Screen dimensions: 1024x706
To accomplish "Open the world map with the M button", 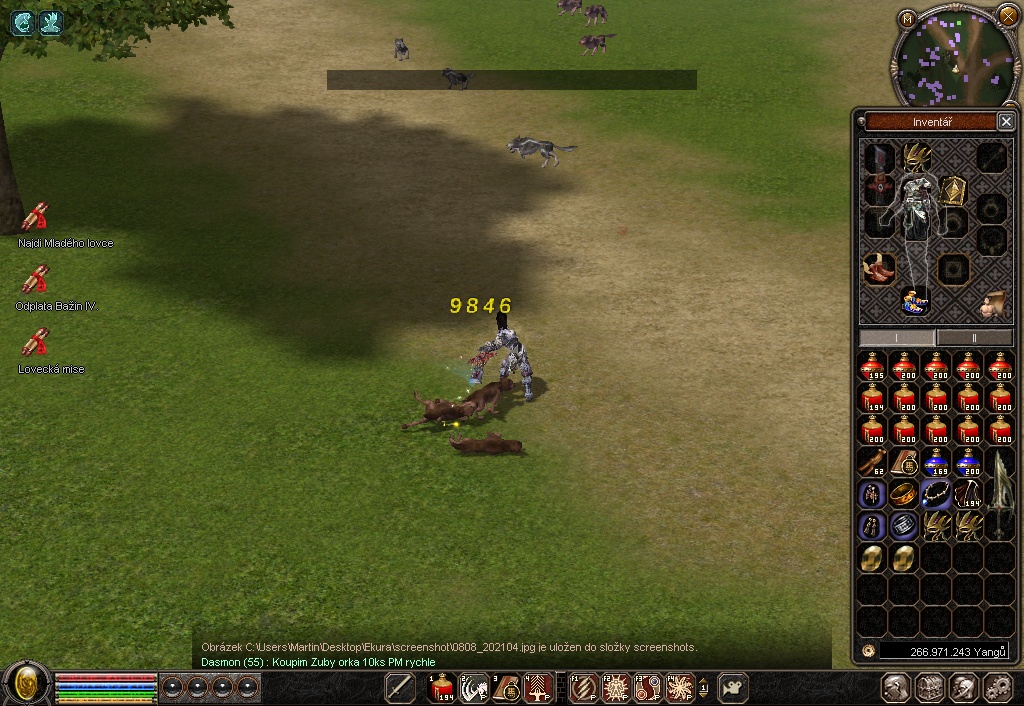I will (907, 18).
